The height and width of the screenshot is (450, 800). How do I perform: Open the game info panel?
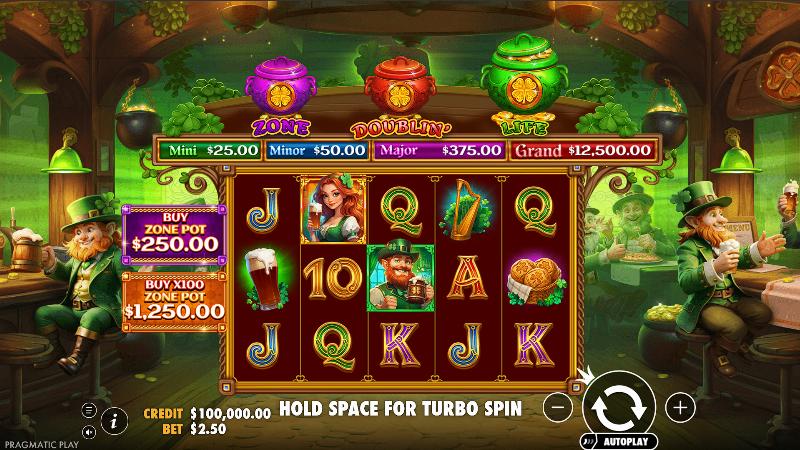tap(114, 421)
